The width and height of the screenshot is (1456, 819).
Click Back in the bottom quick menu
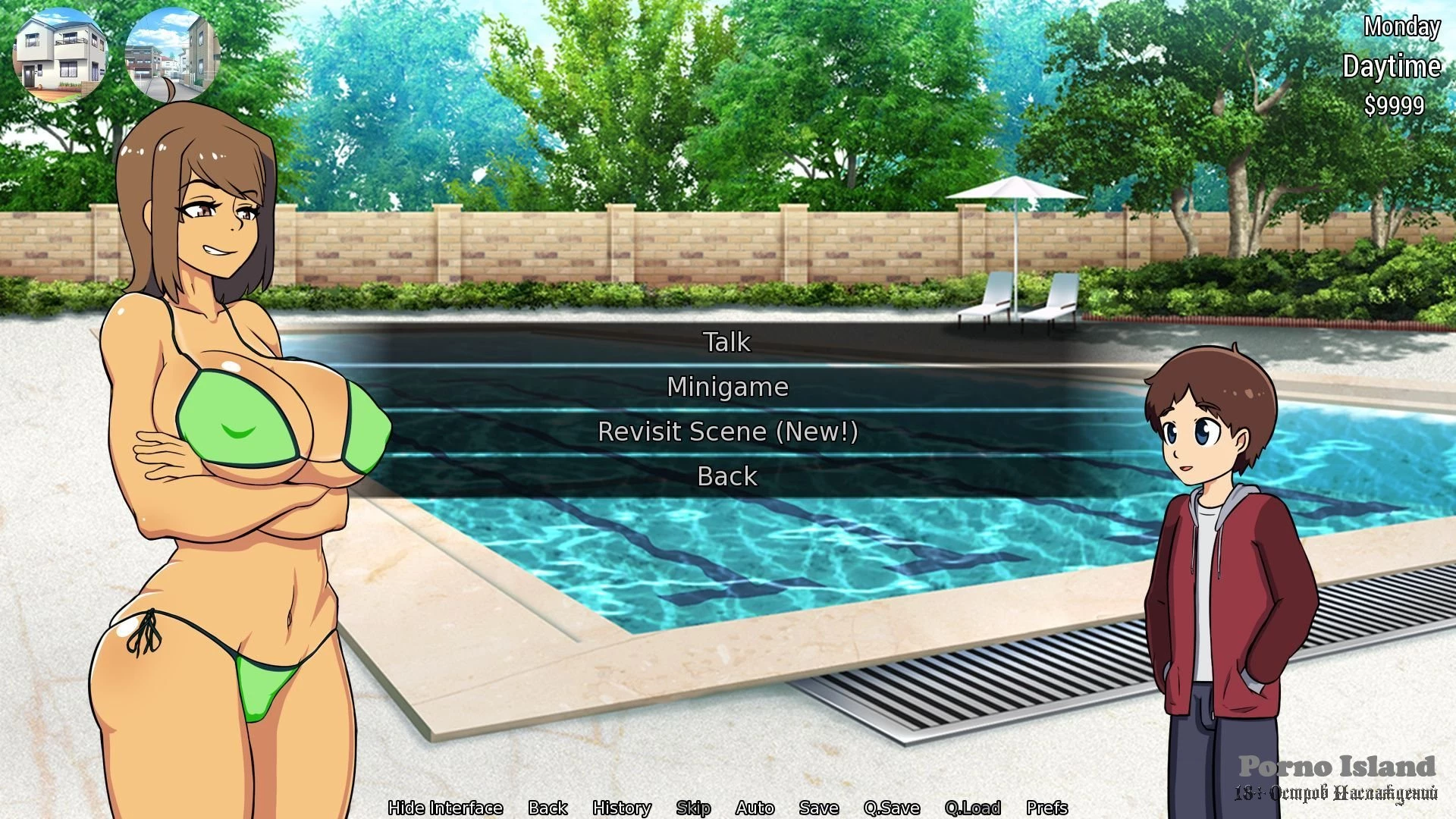(x=548, y=808)
